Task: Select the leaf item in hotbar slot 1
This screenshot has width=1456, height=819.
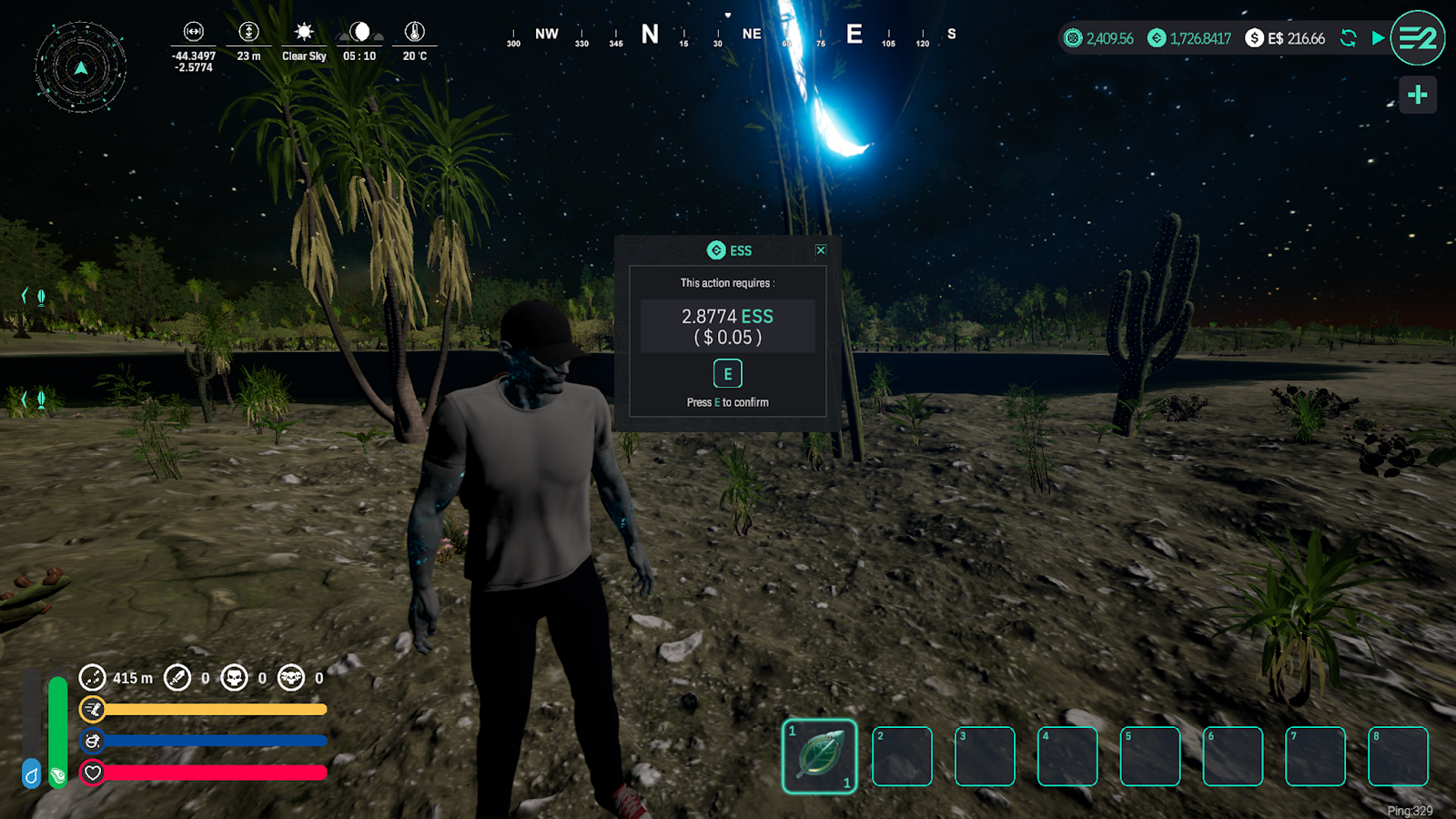Action: [x=819, y=756]
